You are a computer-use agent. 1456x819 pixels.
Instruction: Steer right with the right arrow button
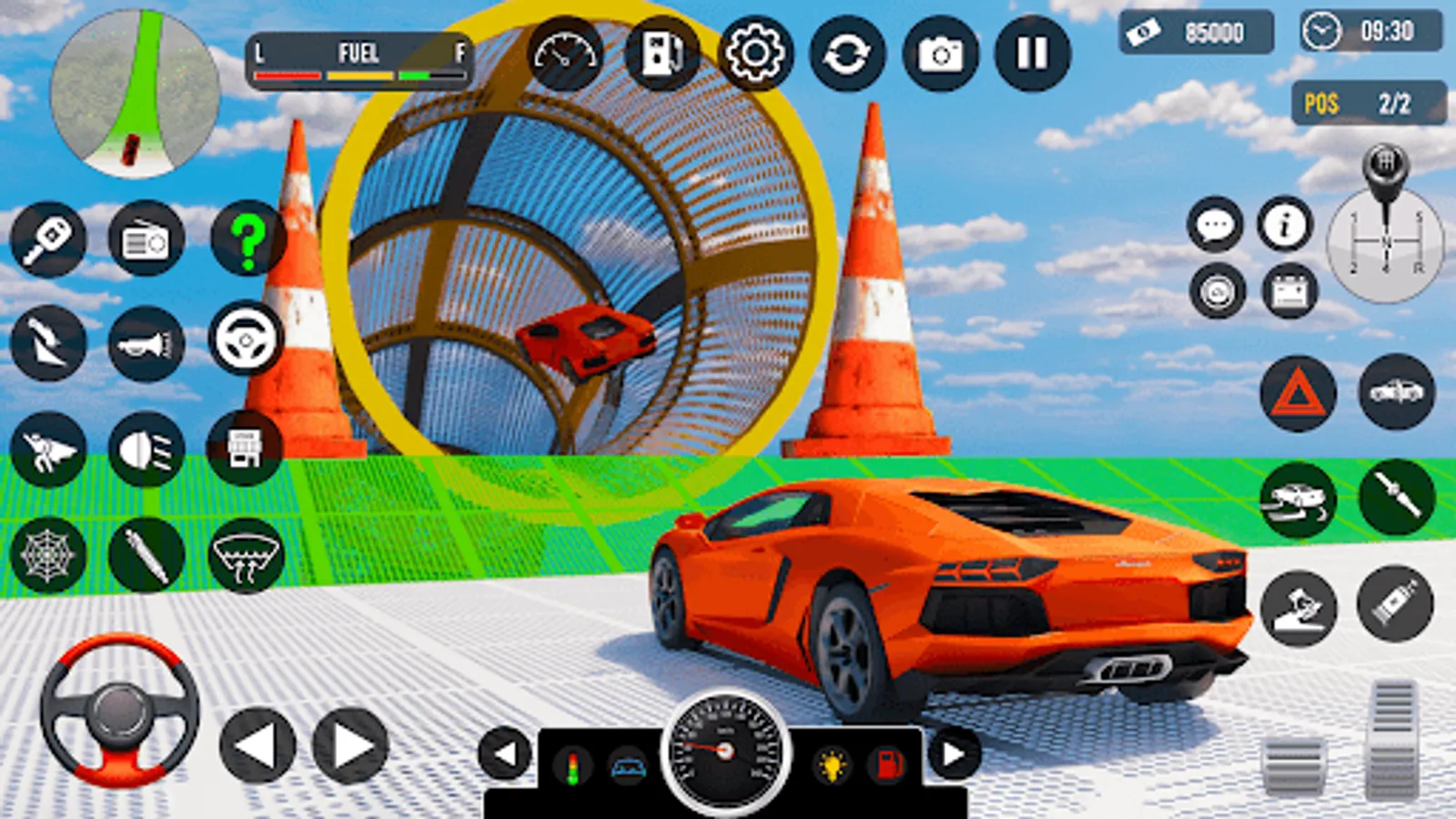[x=350, y=746]
